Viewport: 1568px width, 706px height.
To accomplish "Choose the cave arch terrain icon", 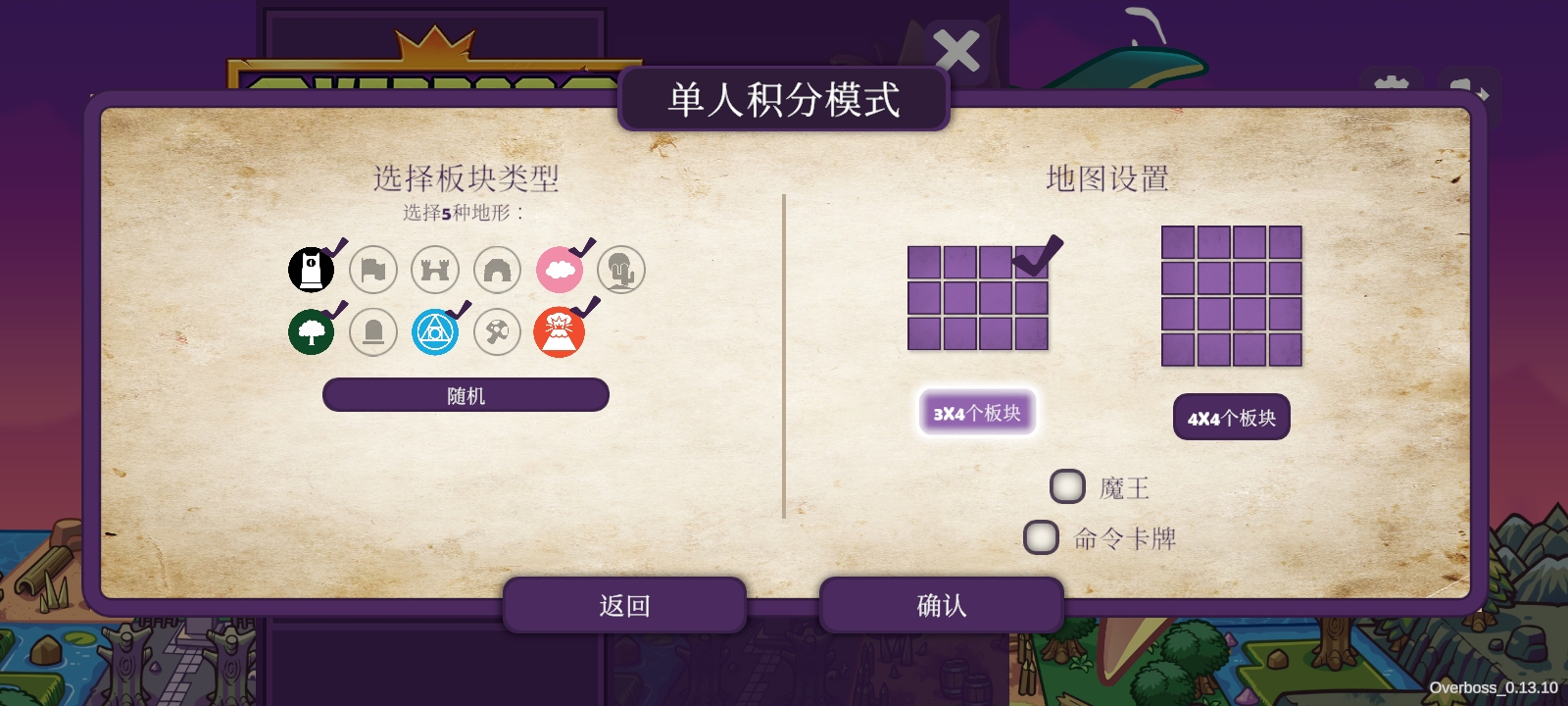I will 497,269.
